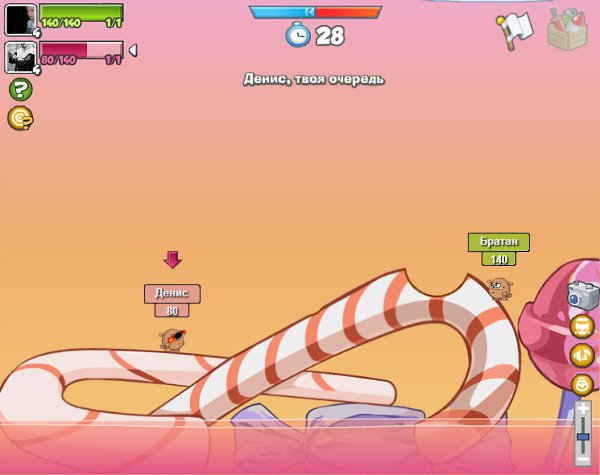Viewport: 600px width, 475px height.
Task: Toggle the sound speaker button
Action: [581, 354]
